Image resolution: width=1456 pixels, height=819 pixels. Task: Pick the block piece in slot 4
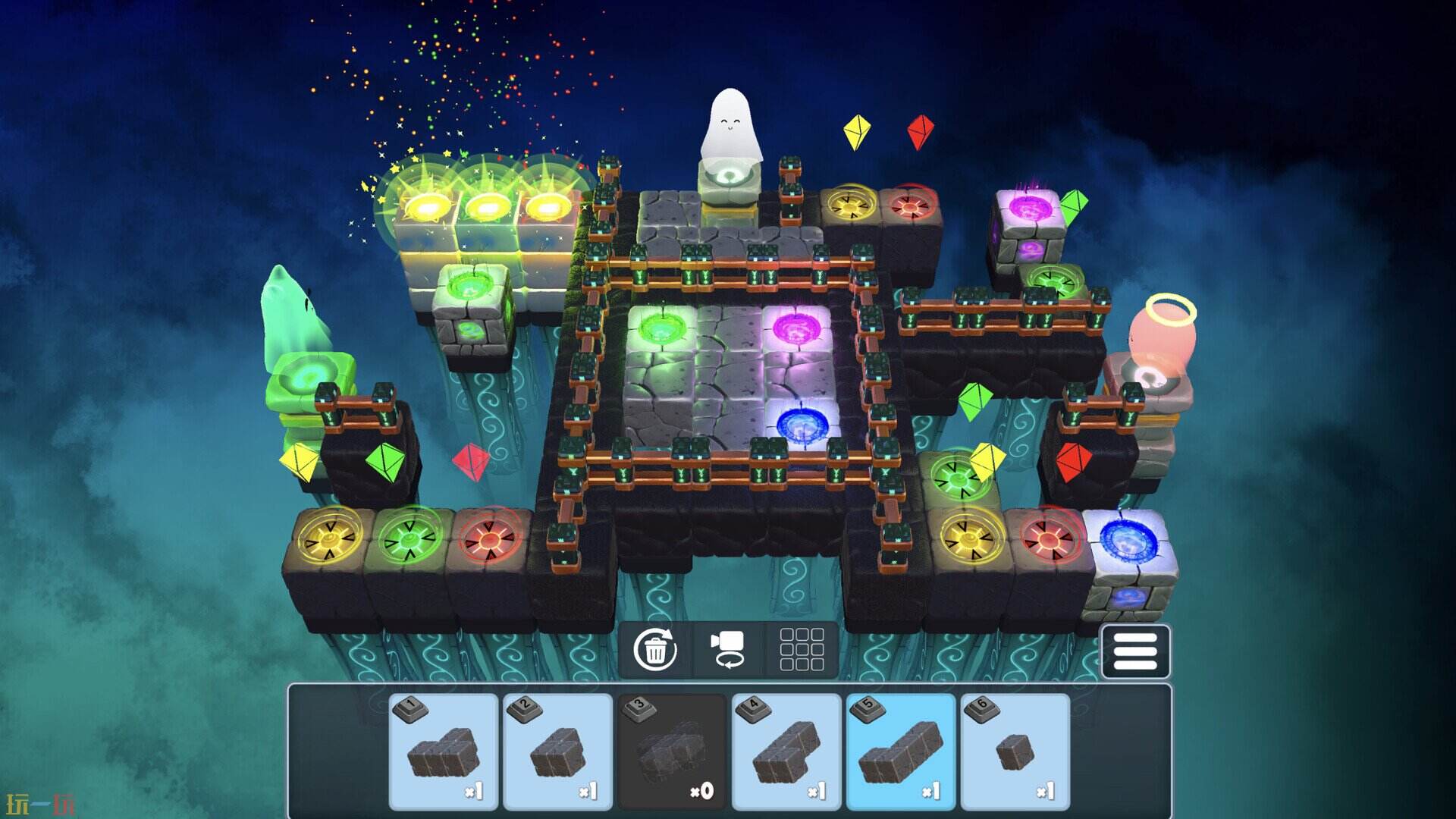[786, 752]
